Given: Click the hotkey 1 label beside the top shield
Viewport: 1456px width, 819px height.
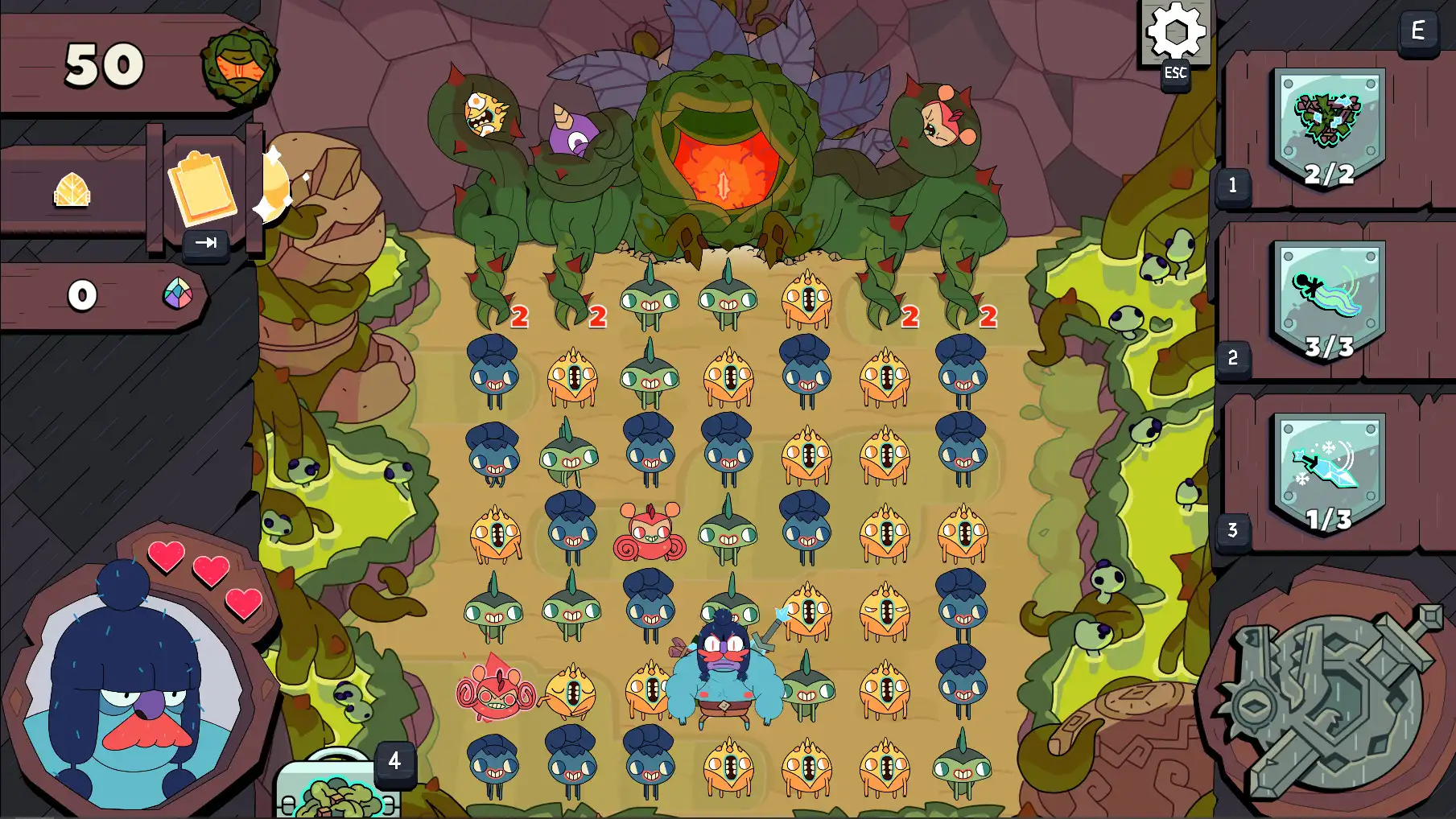Looking at the screenshot, I should click(1232, 183).
